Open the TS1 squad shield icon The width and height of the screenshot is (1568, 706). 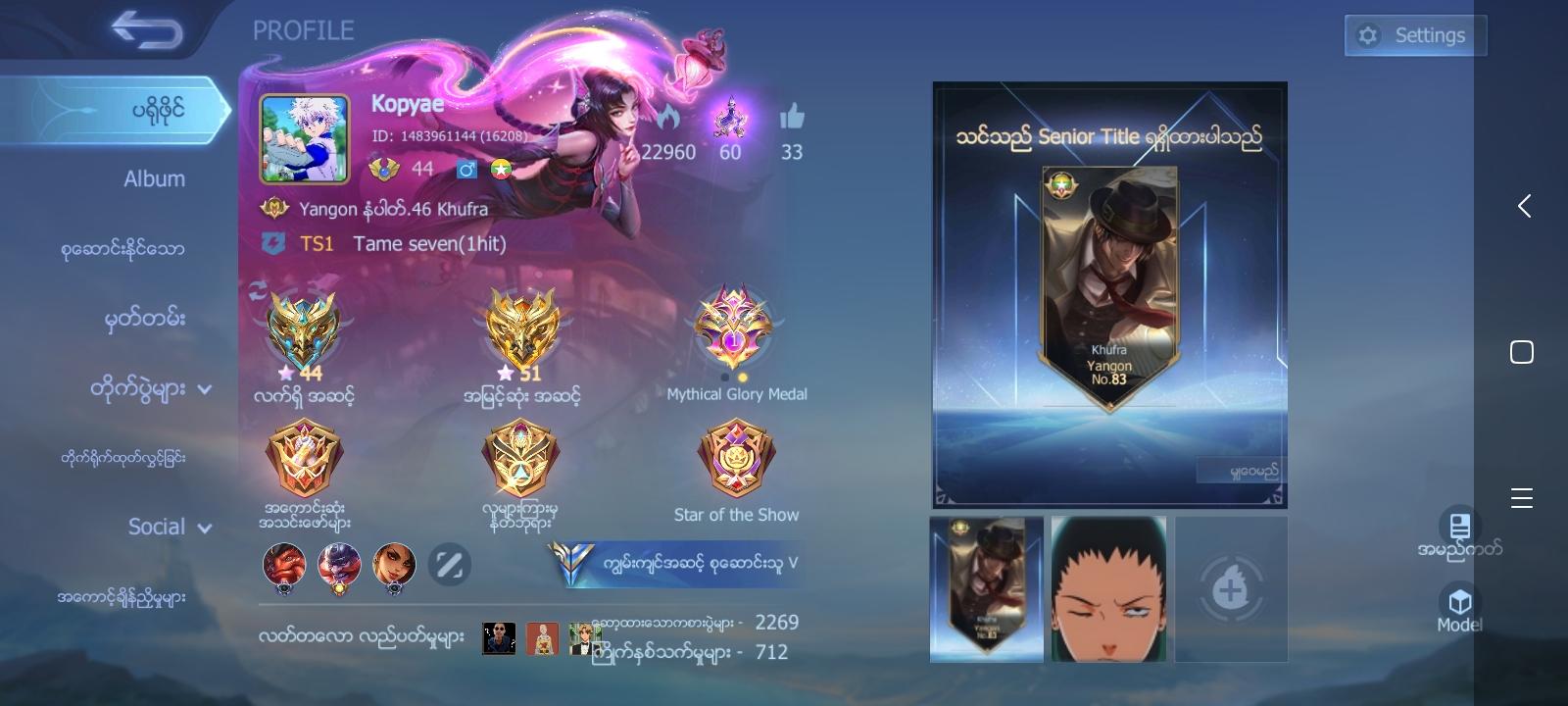point(271,242)
